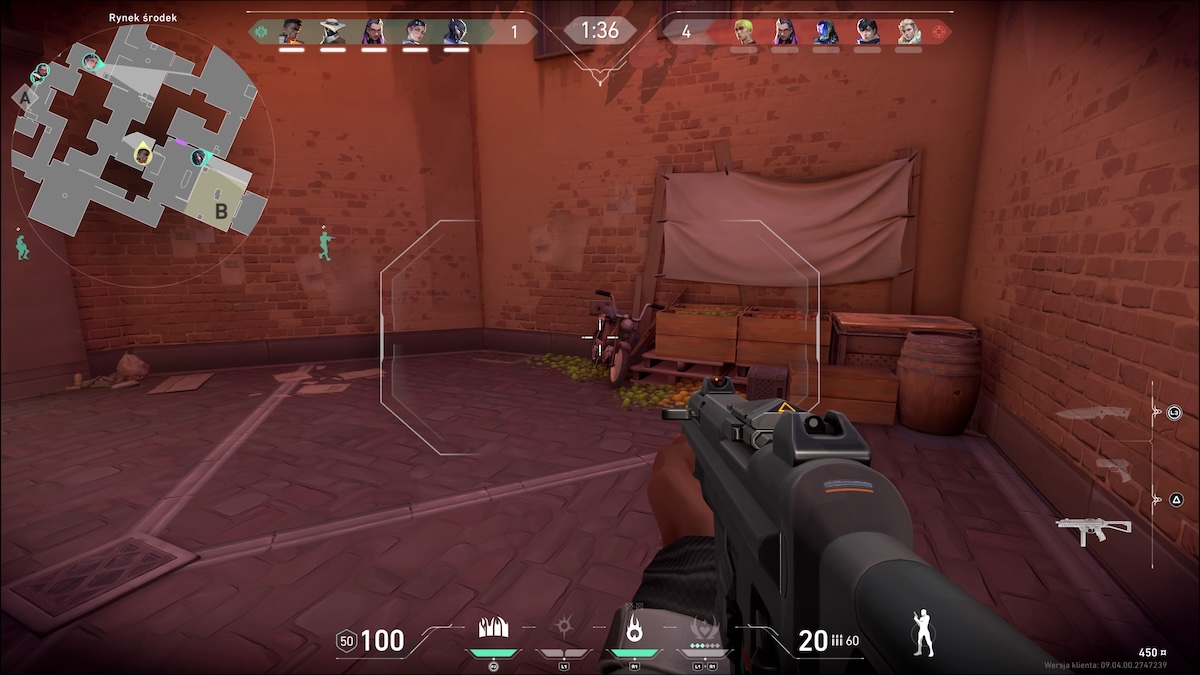Screen dimensions: 1200x675
Task: Select the green-haired enemy portrait
Action: (x=743, y=31)
